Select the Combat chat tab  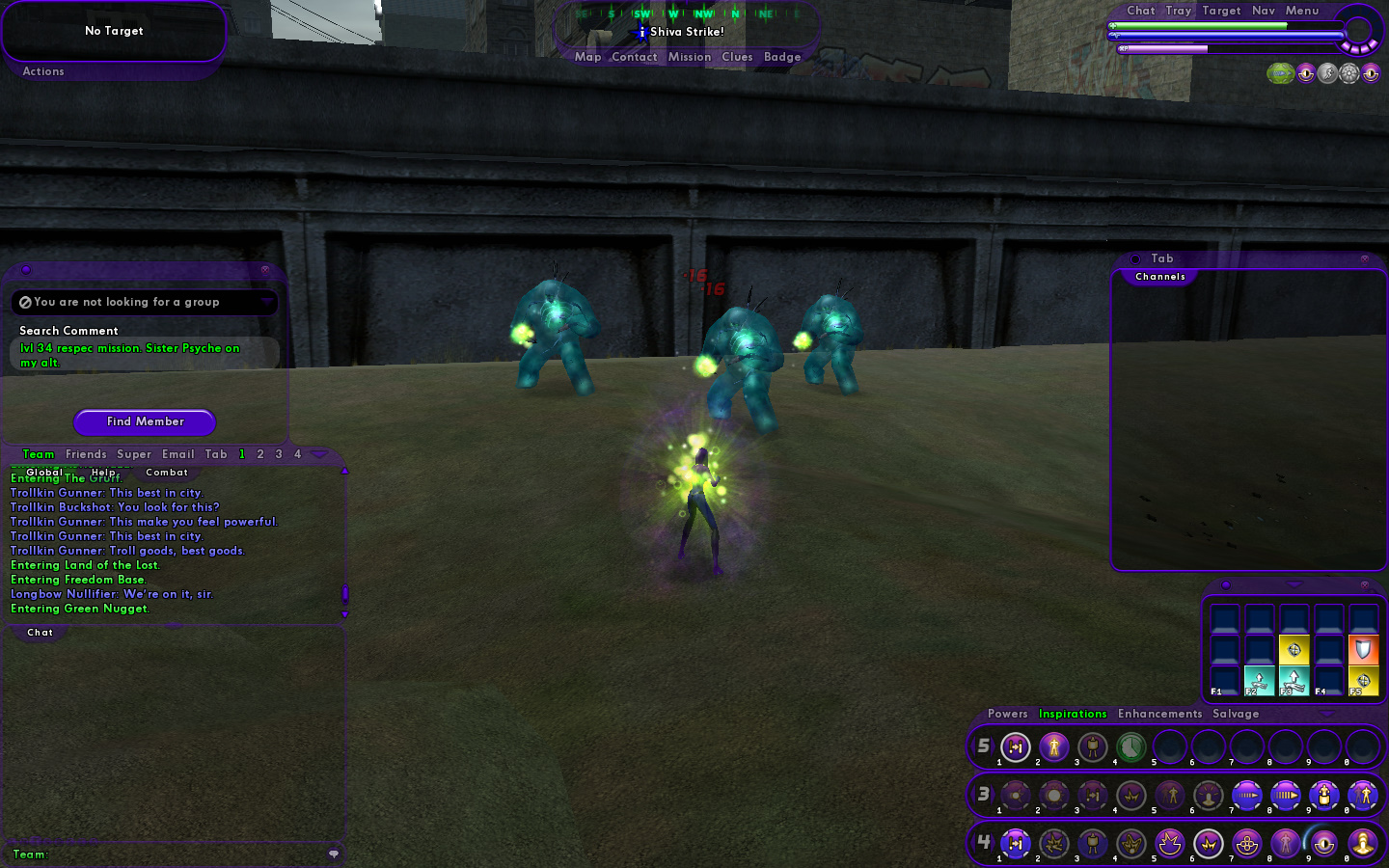pyautogui.click(x=167, y=473)
